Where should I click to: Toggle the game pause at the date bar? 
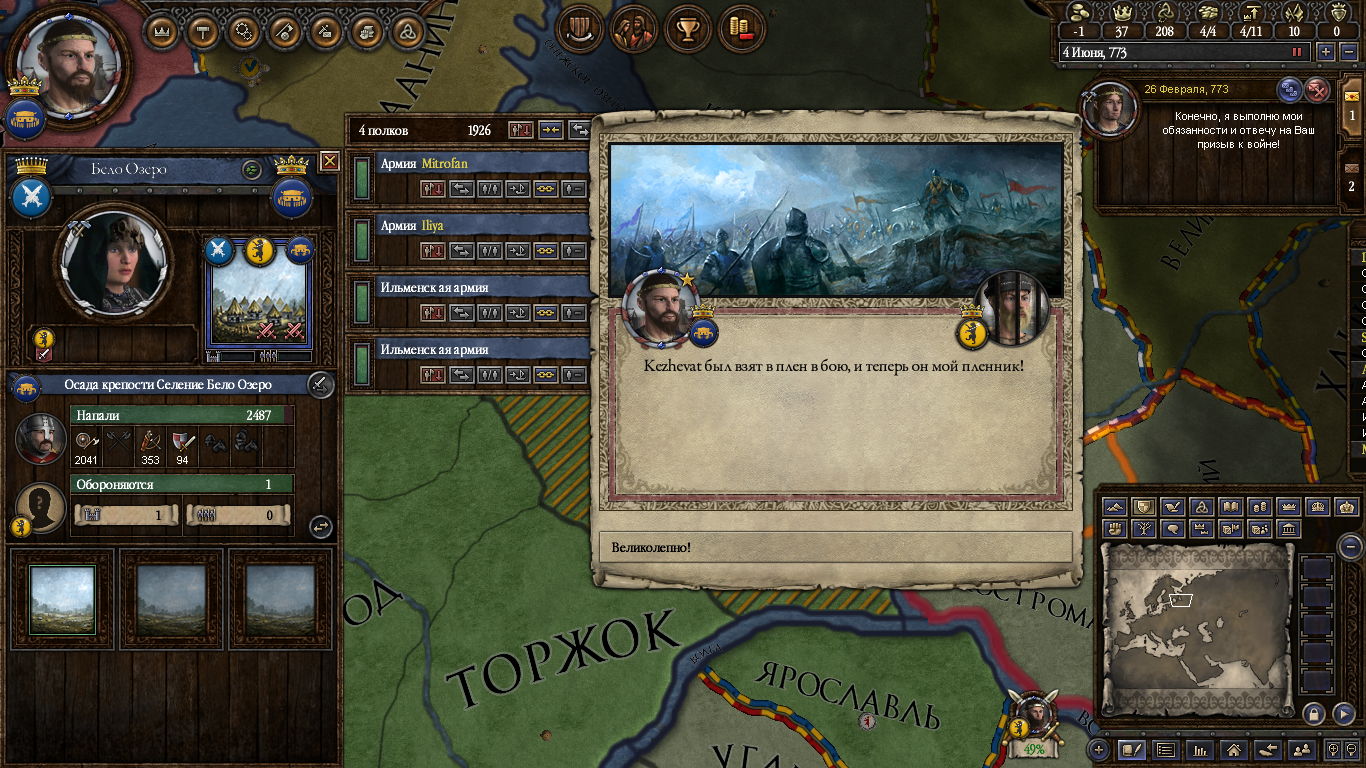[1298, 52]
